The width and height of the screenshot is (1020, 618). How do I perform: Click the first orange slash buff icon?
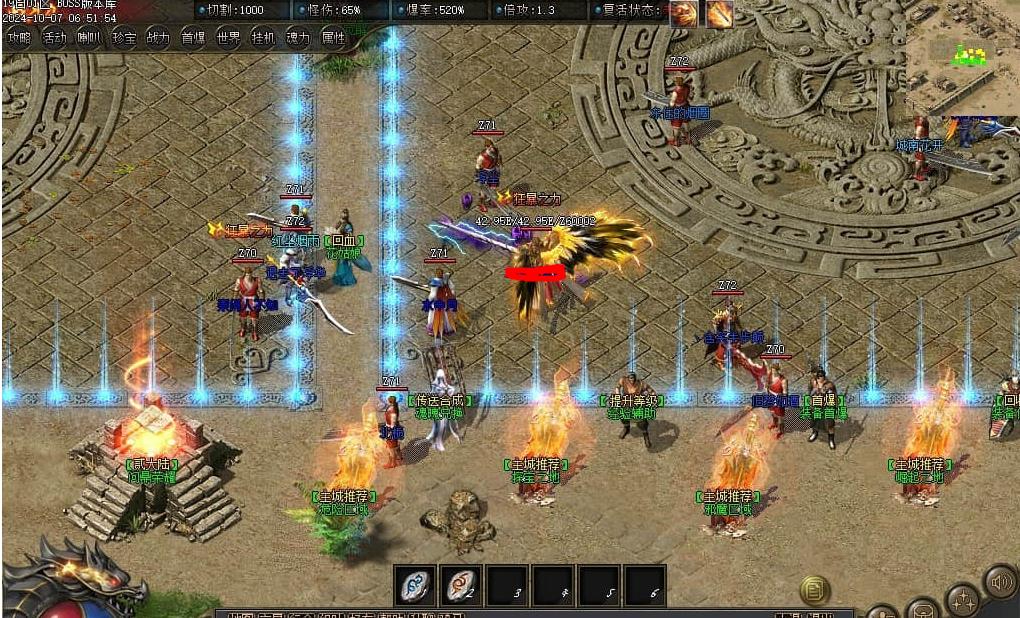pos(684,13)
